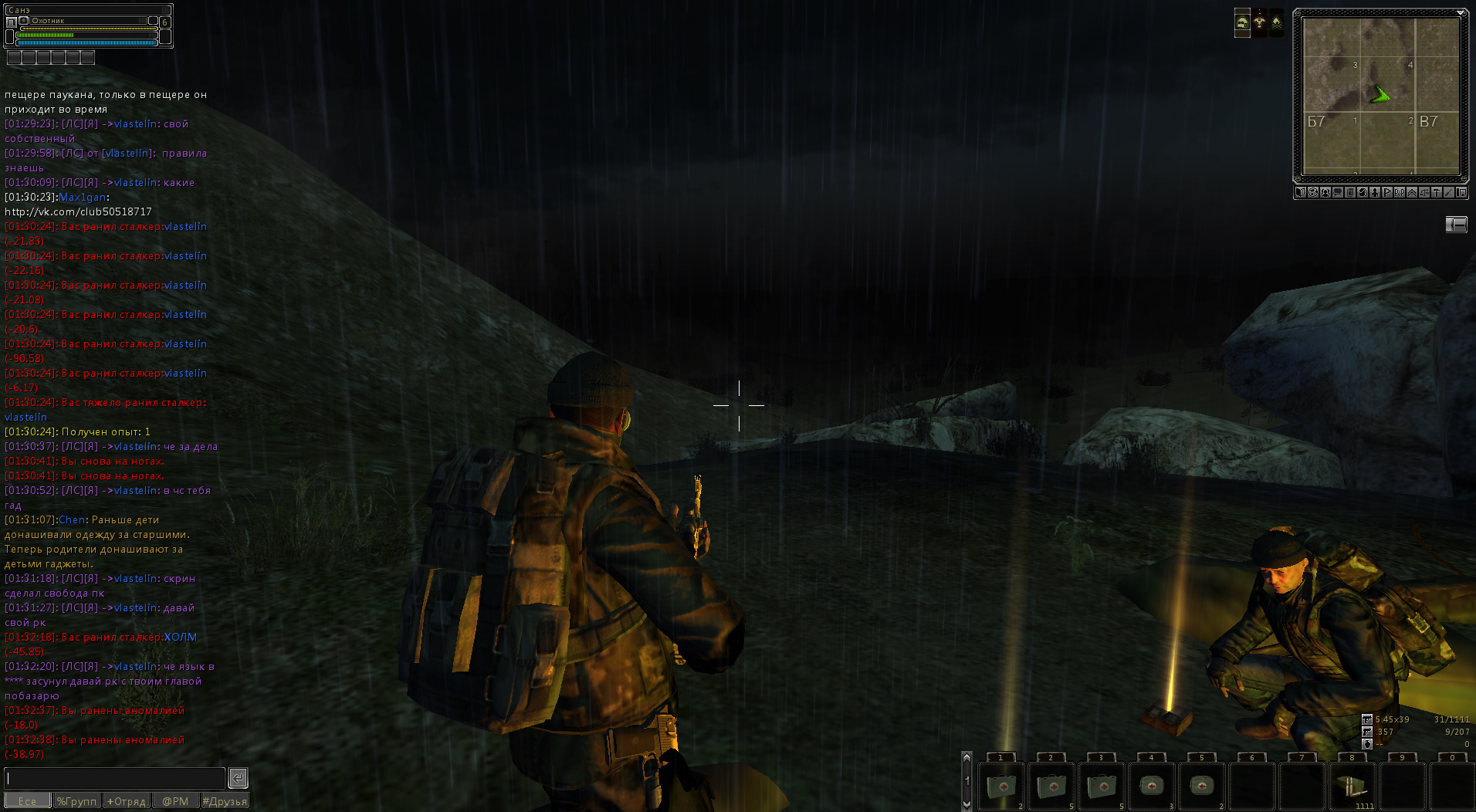Switch hotbar page with the up arrow
Image resolution: width=1476 pixels, height=812 pixels.
click(x=967, y=758)
